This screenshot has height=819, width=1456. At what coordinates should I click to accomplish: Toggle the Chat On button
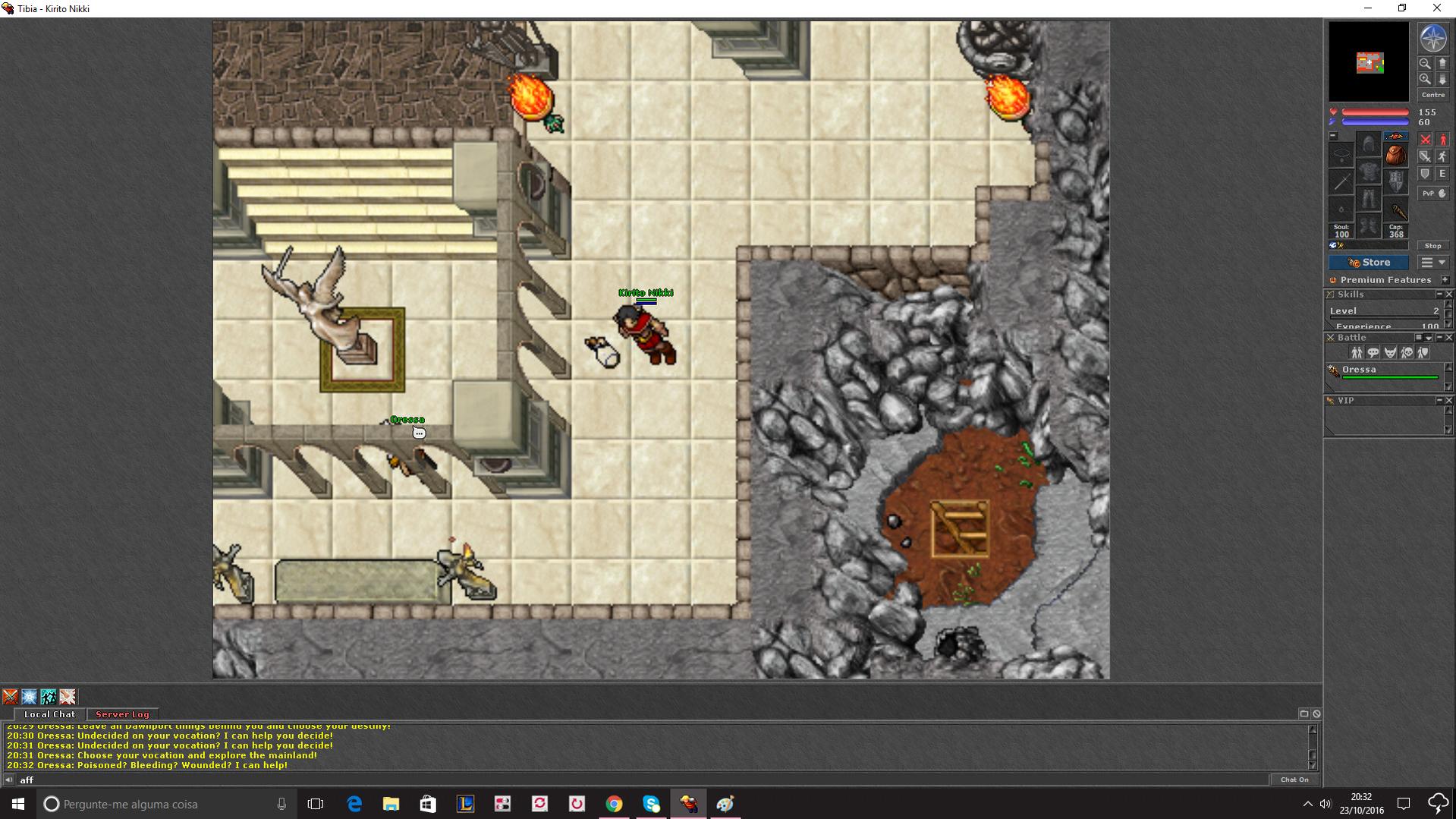1294,780
